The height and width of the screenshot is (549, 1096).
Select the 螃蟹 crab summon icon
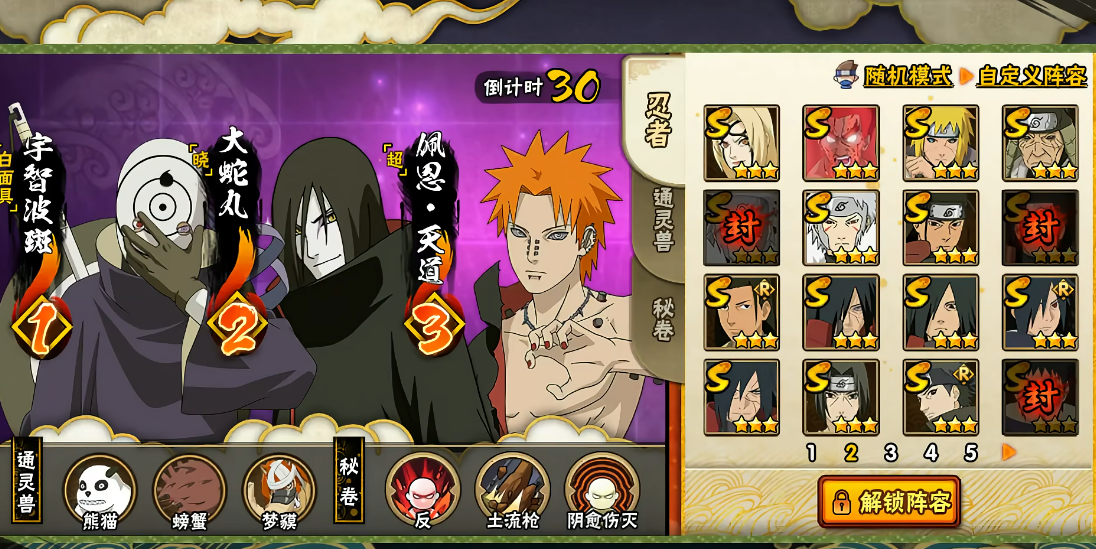[x=189, y=491]
